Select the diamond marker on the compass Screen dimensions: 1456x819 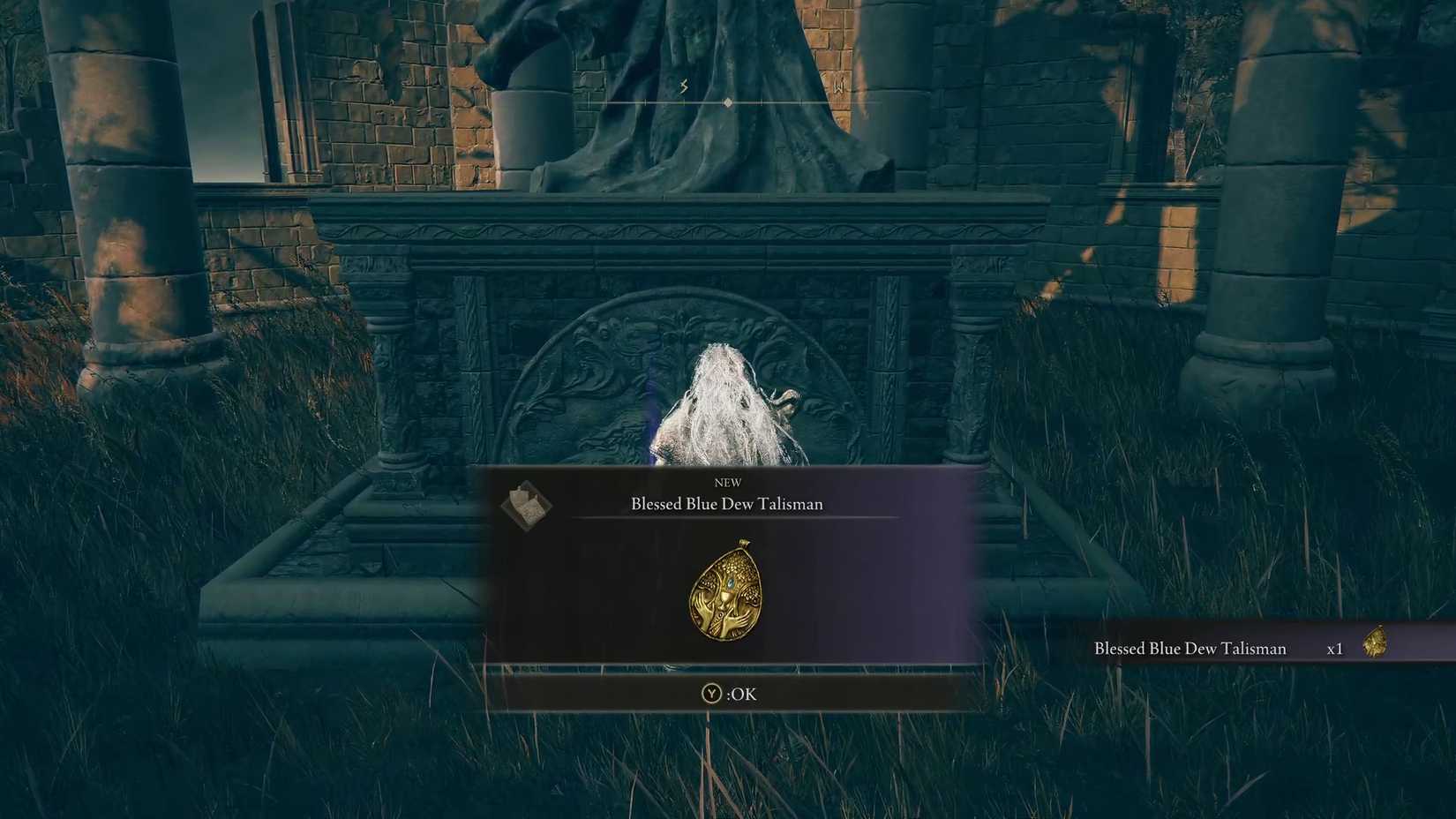(x=726, y=101)
